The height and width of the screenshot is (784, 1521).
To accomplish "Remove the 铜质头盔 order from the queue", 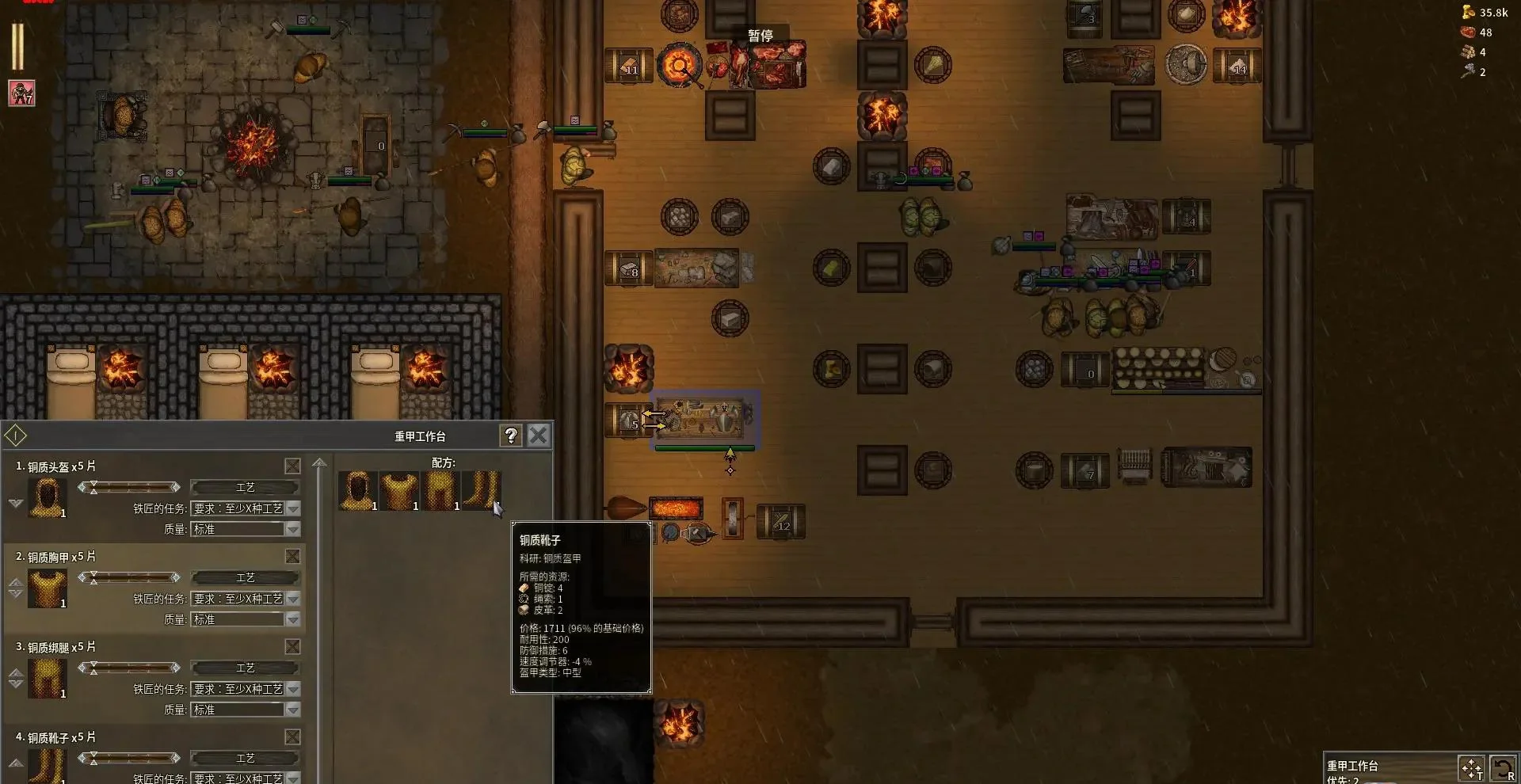I will (x=292, y=466).
